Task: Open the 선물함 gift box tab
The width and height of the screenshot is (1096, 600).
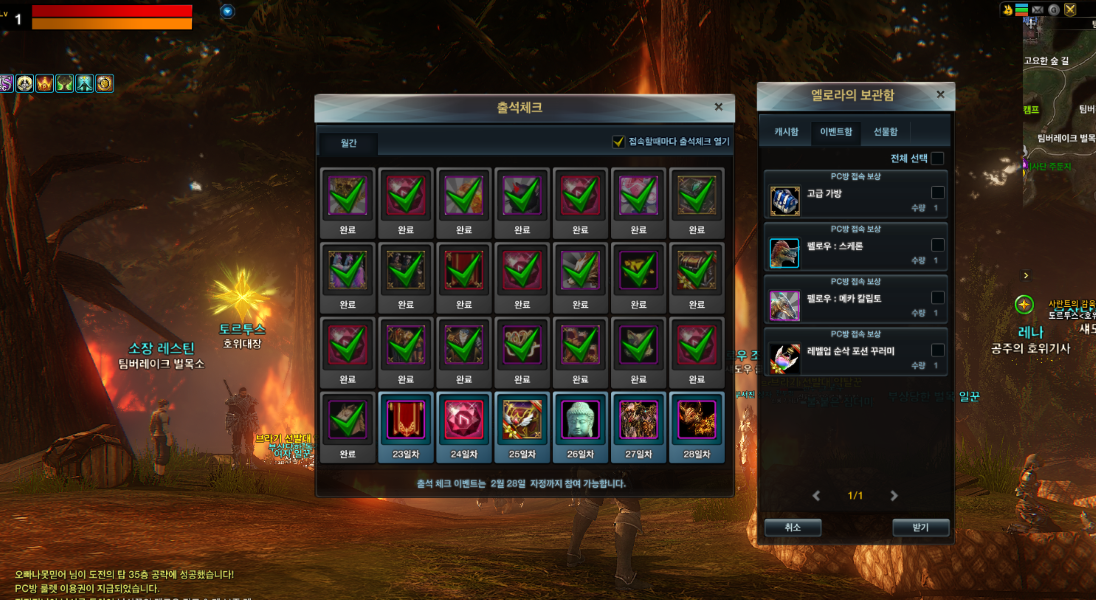Action: click(x=885, y=131)
